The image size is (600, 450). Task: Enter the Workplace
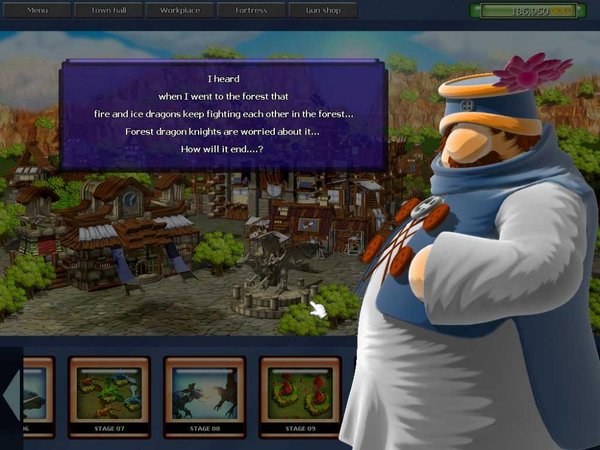click(x=180, y=10)
